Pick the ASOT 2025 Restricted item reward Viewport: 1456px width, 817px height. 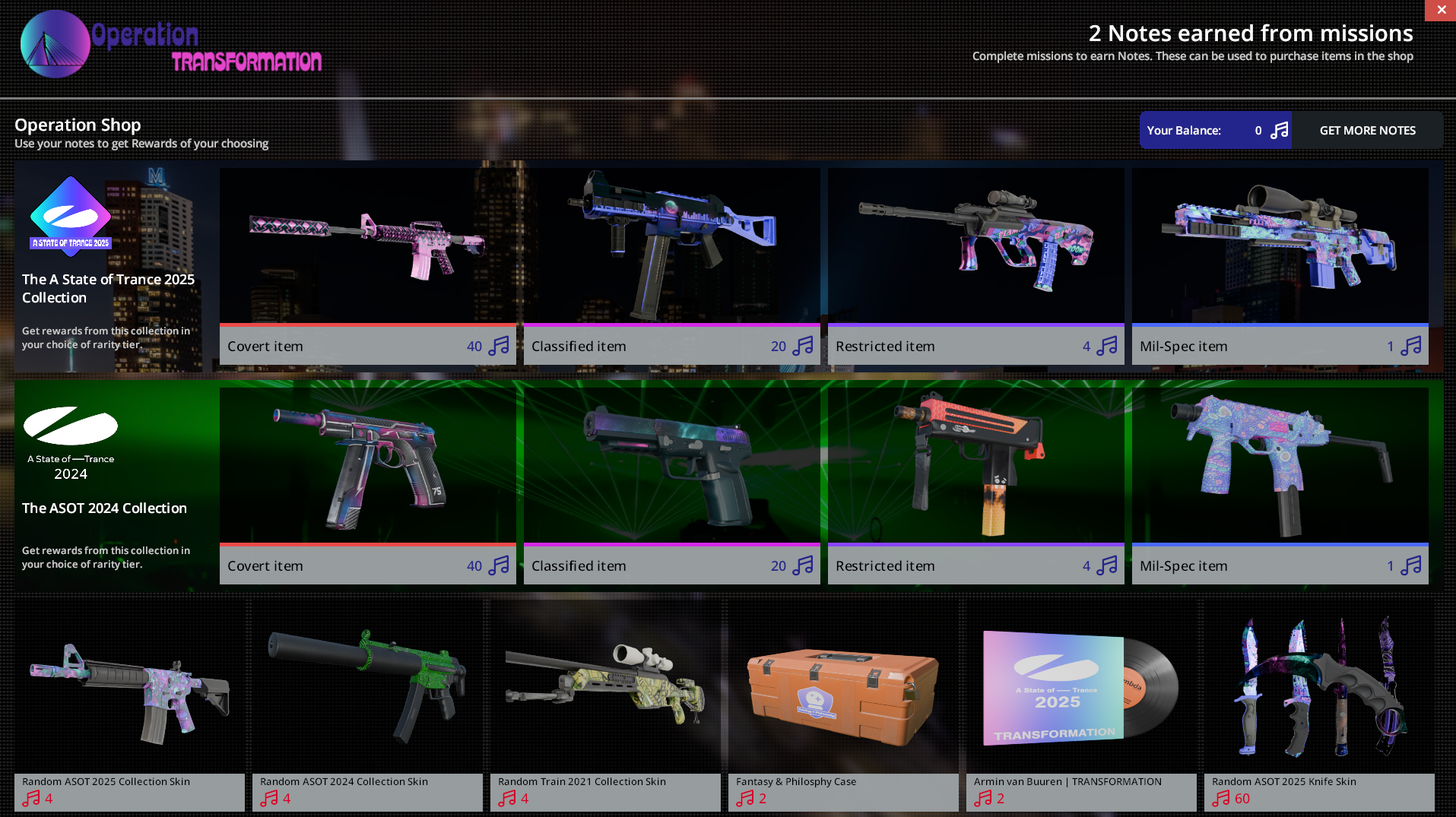[x=975, y=265]
